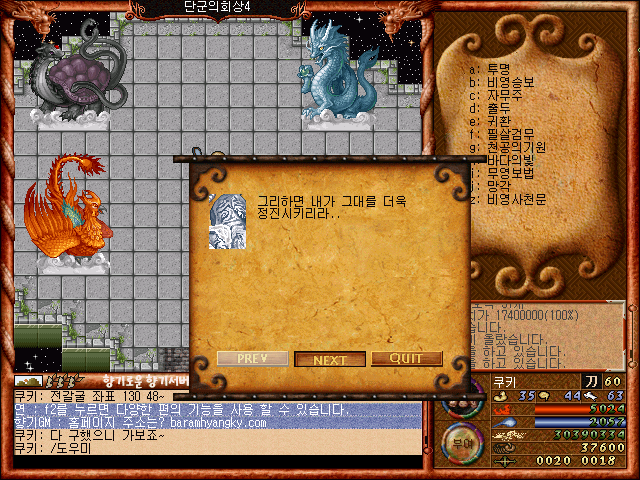Click the NEXT button in the dialogue
Viewport: 640px width, 480px height.
click(330, 359)
